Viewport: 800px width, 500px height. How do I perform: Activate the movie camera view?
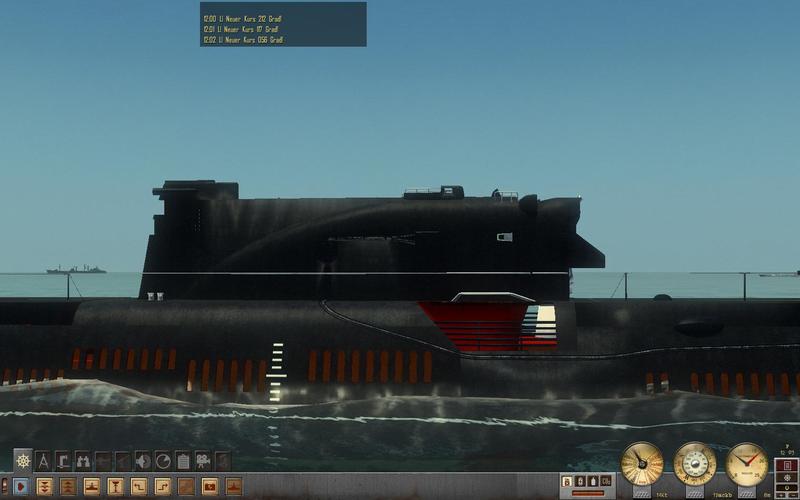point(203,461)
